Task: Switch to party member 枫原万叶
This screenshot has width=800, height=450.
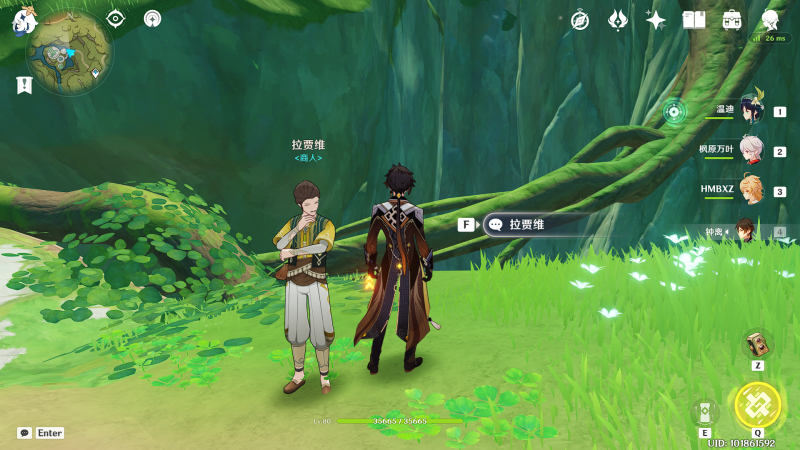Action: point(751,150)
